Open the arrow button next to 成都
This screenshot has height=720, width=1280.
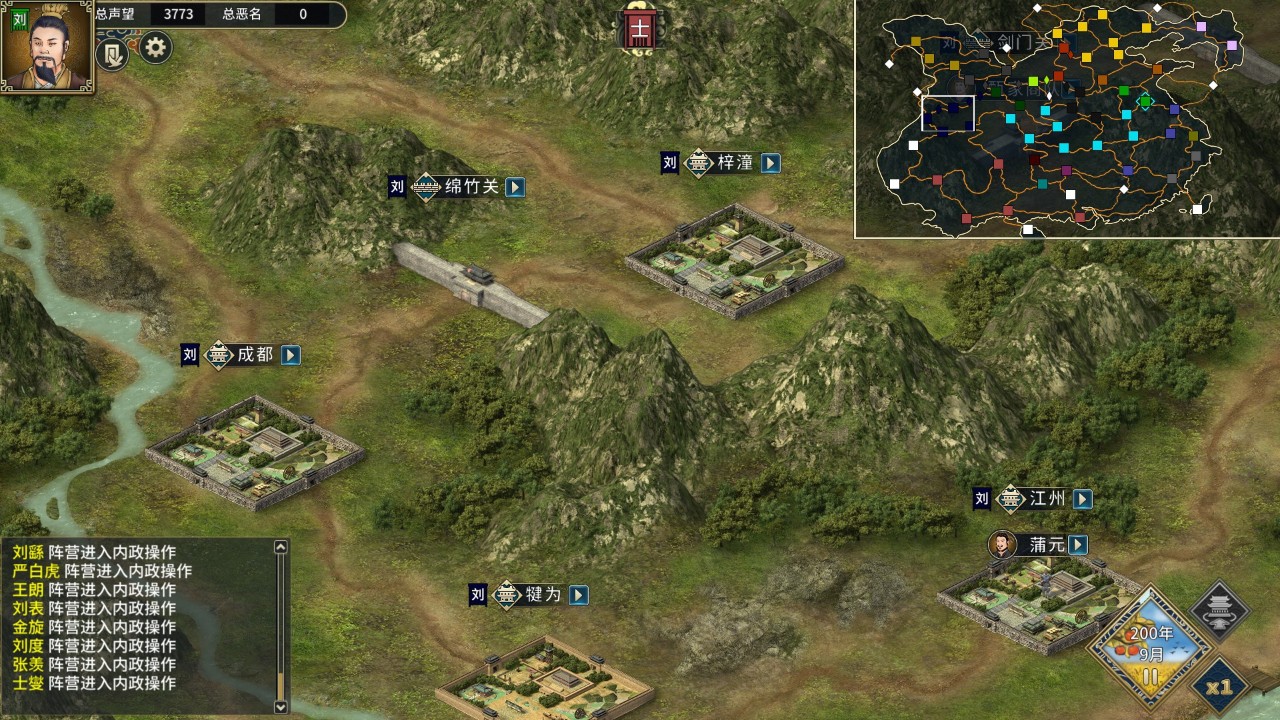point(290,355)
